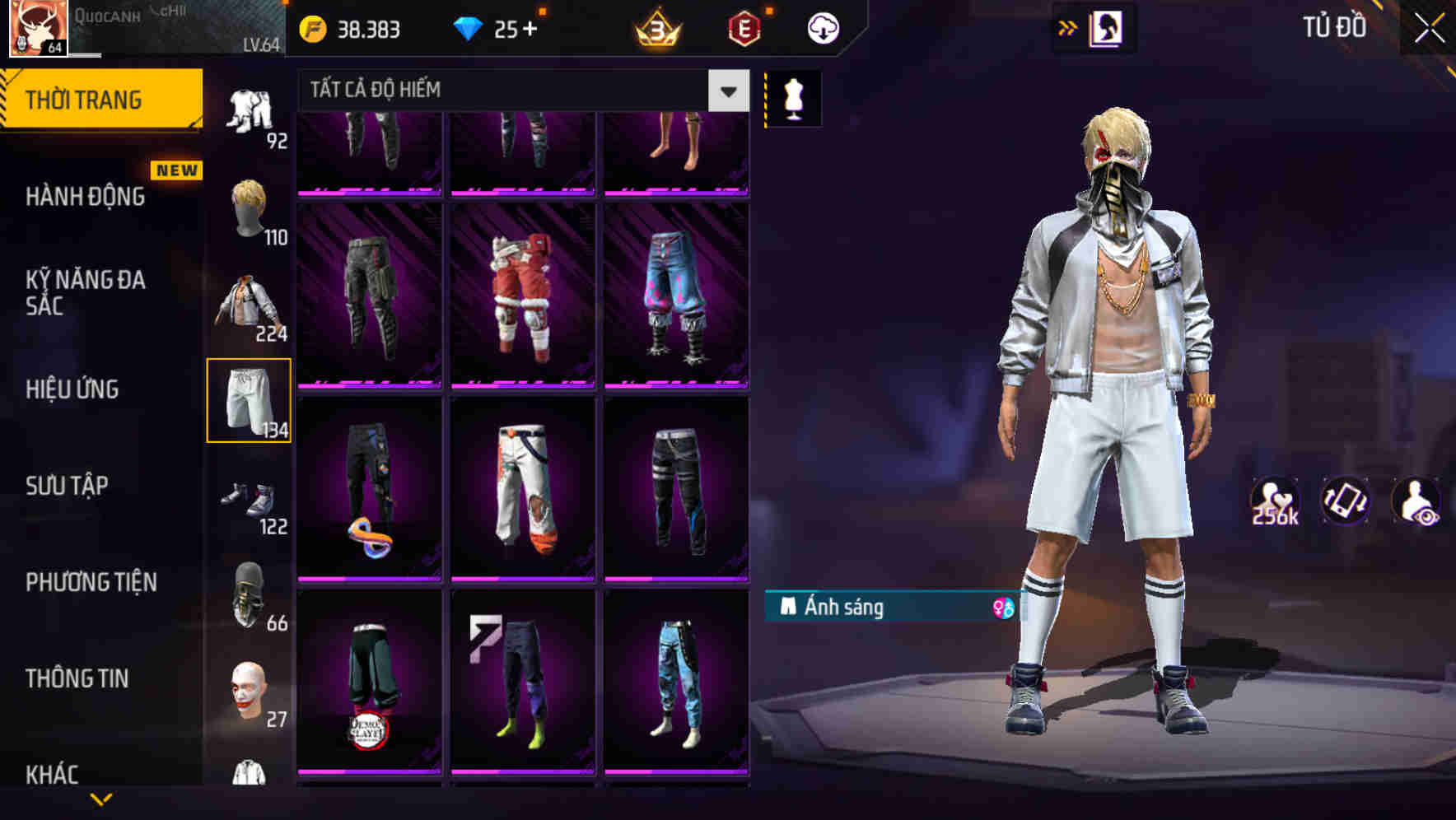Click the cloud download icon in the top bar

(822, 27)
